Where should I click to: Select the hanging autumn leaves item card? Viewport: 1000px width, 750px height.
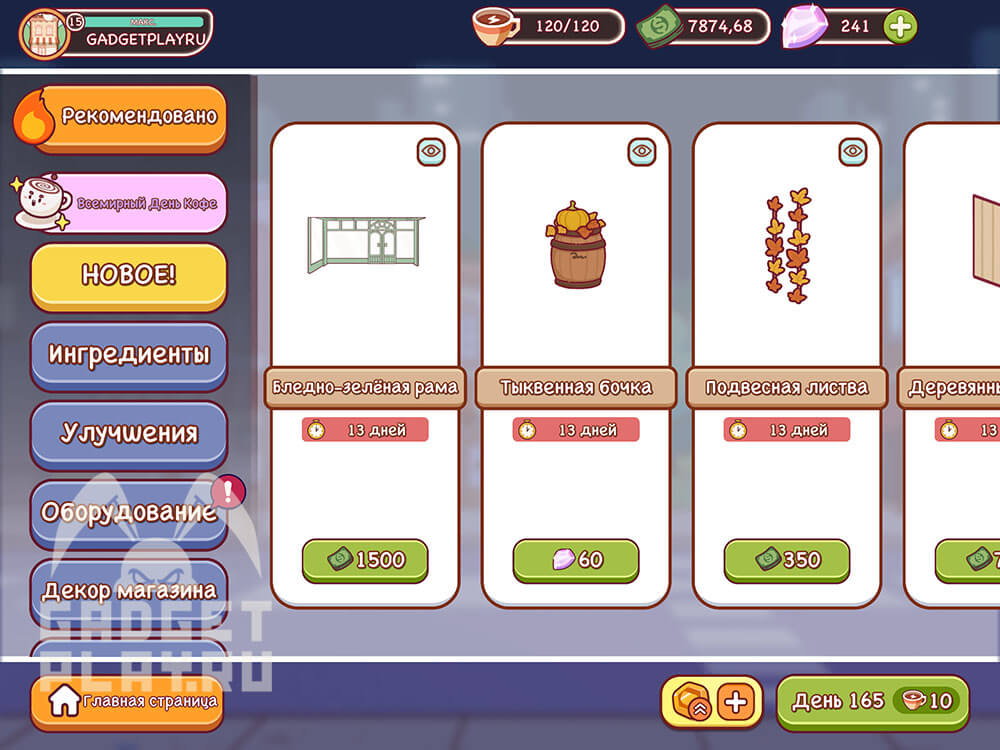click(x=787, y=250)
